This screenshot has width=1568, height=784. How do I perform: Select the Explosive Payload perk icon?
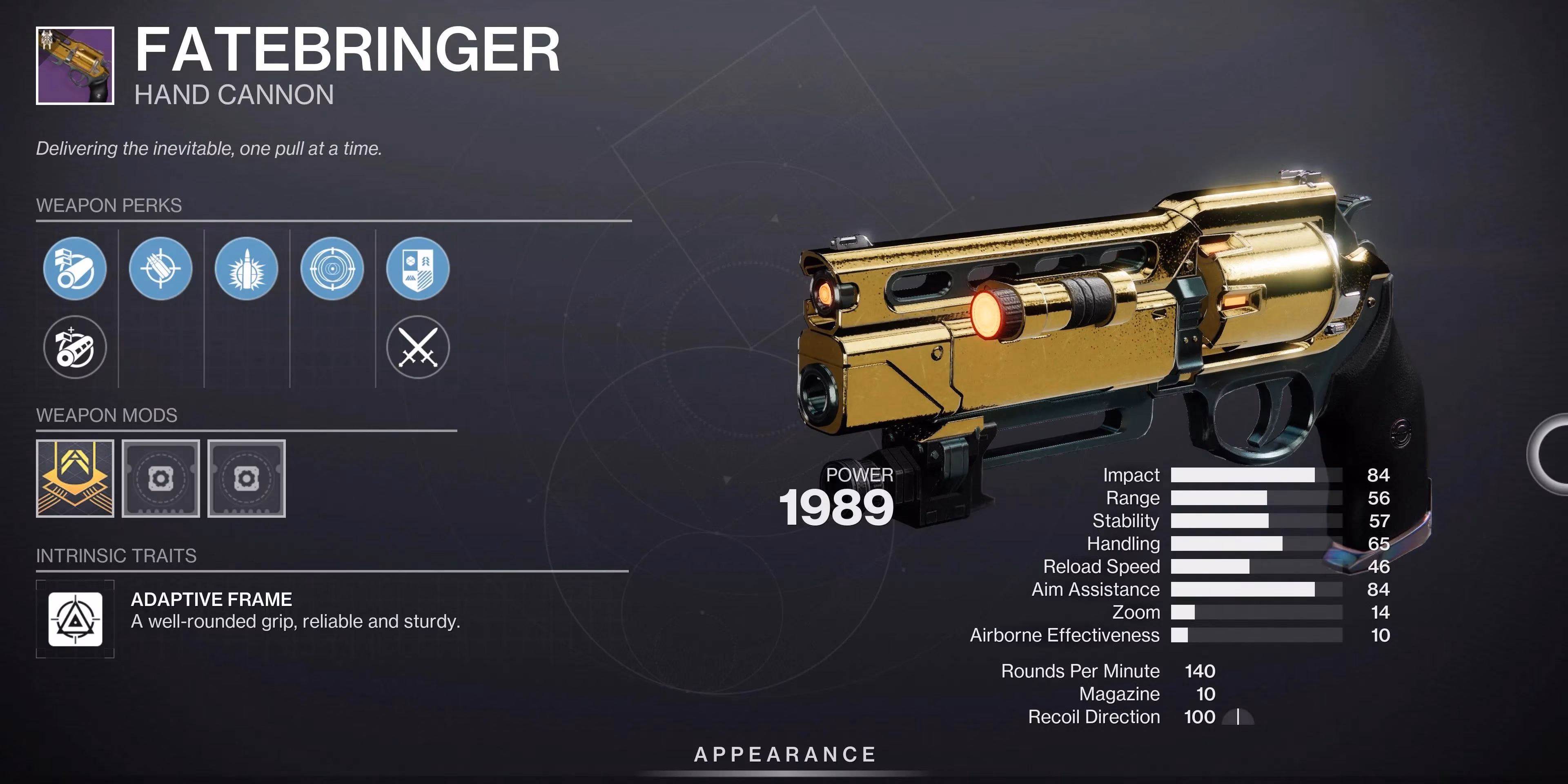click(247, 269)
